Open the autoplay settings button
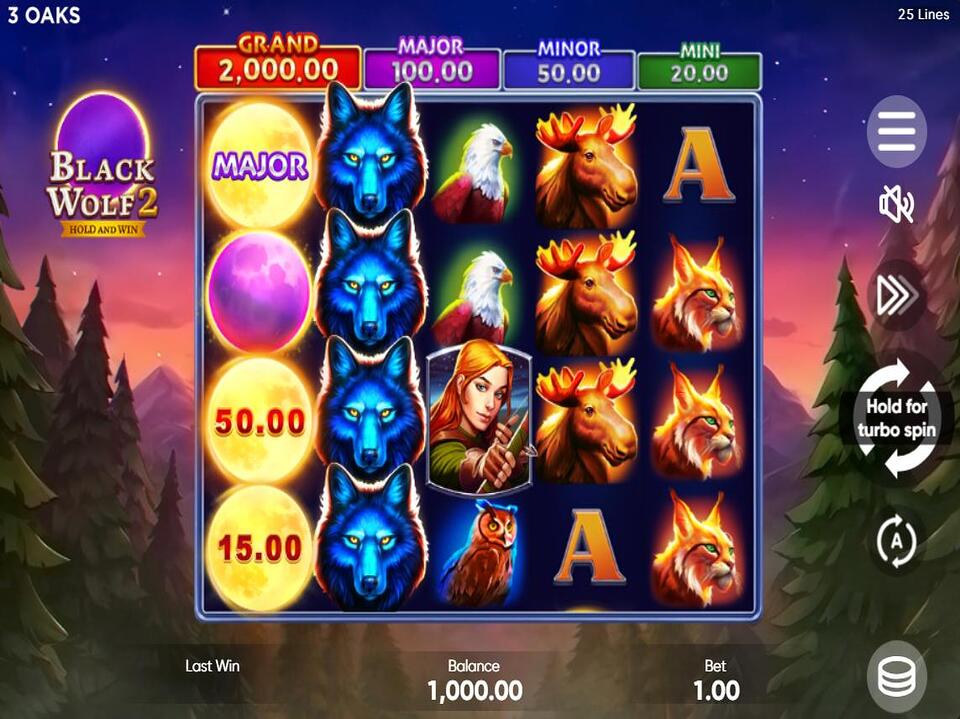Viewport: 960px width, 719px height. click(896, 541)
